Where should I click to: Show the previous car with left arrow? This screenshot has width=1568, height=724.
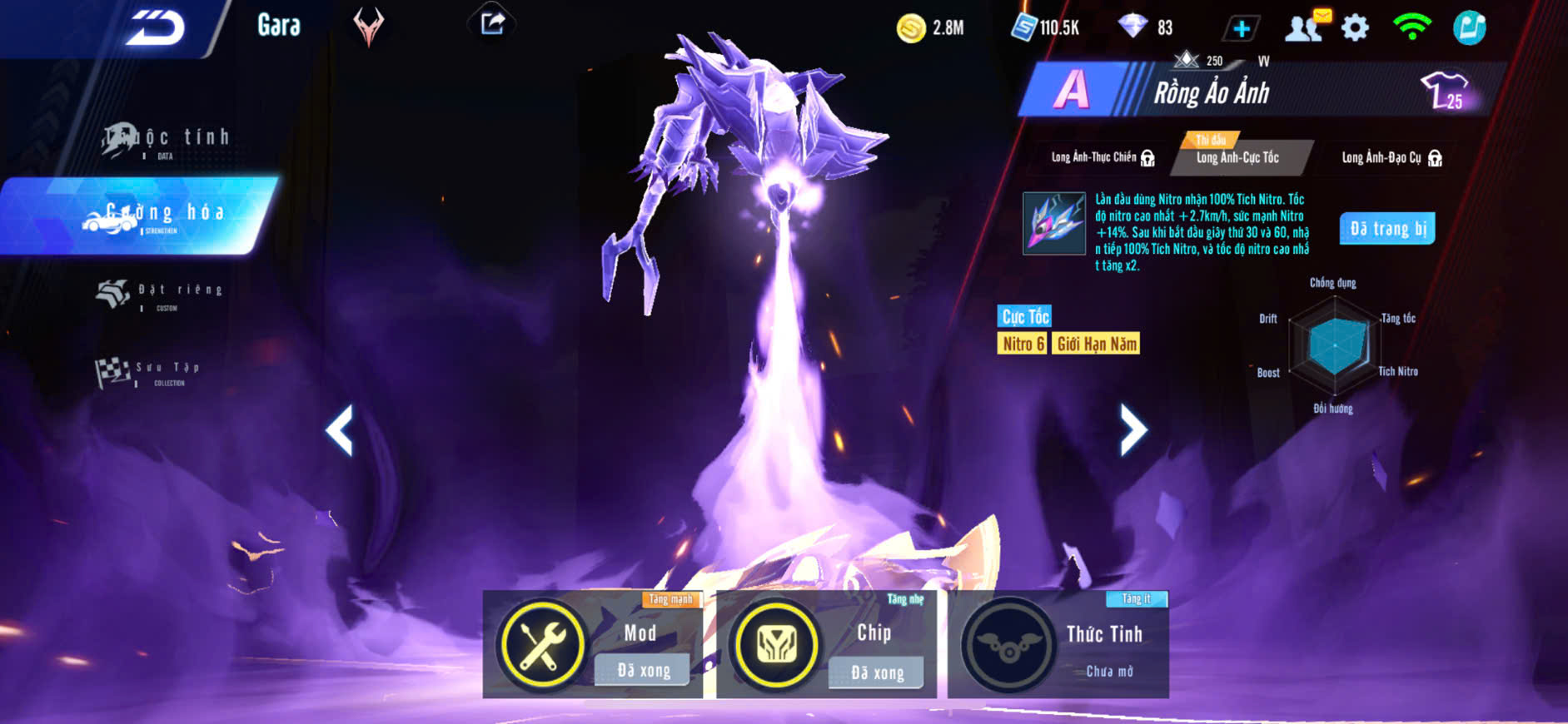point(340,429)
